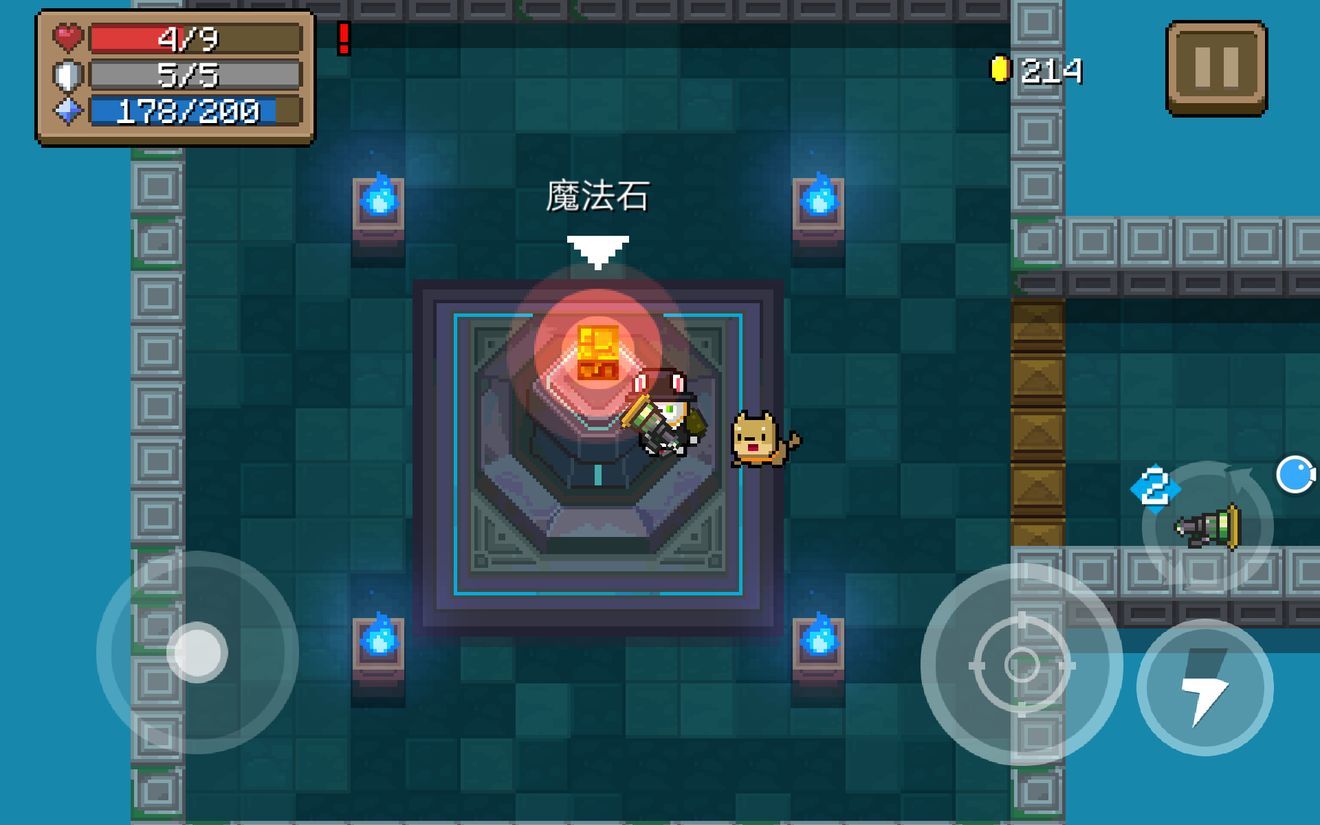This screenshot has height=825, width=1320.
Task: Tap the movement joystick on the left
Action: (200, 650)
